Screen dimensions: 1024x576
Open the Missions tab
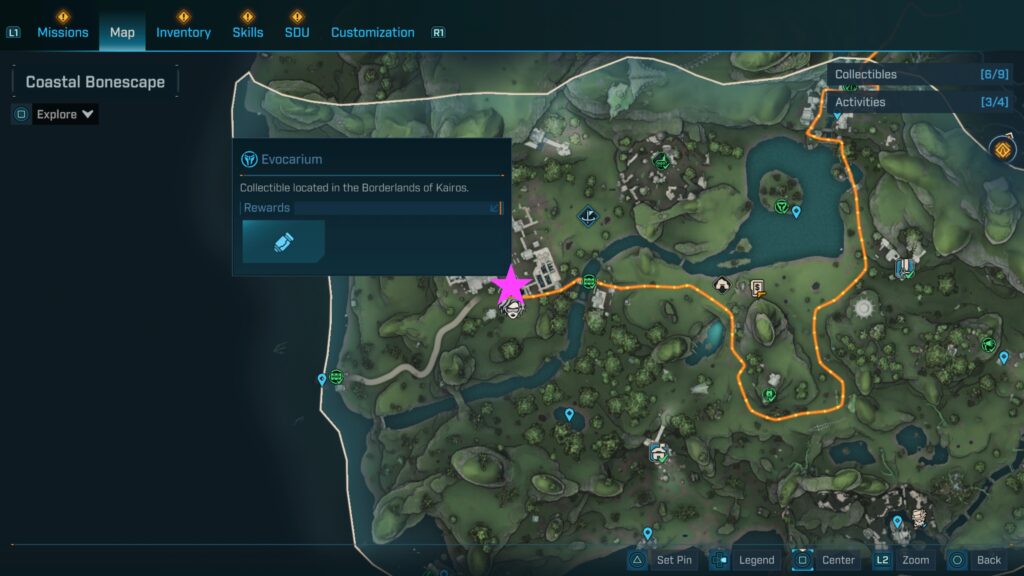point(63,32)
